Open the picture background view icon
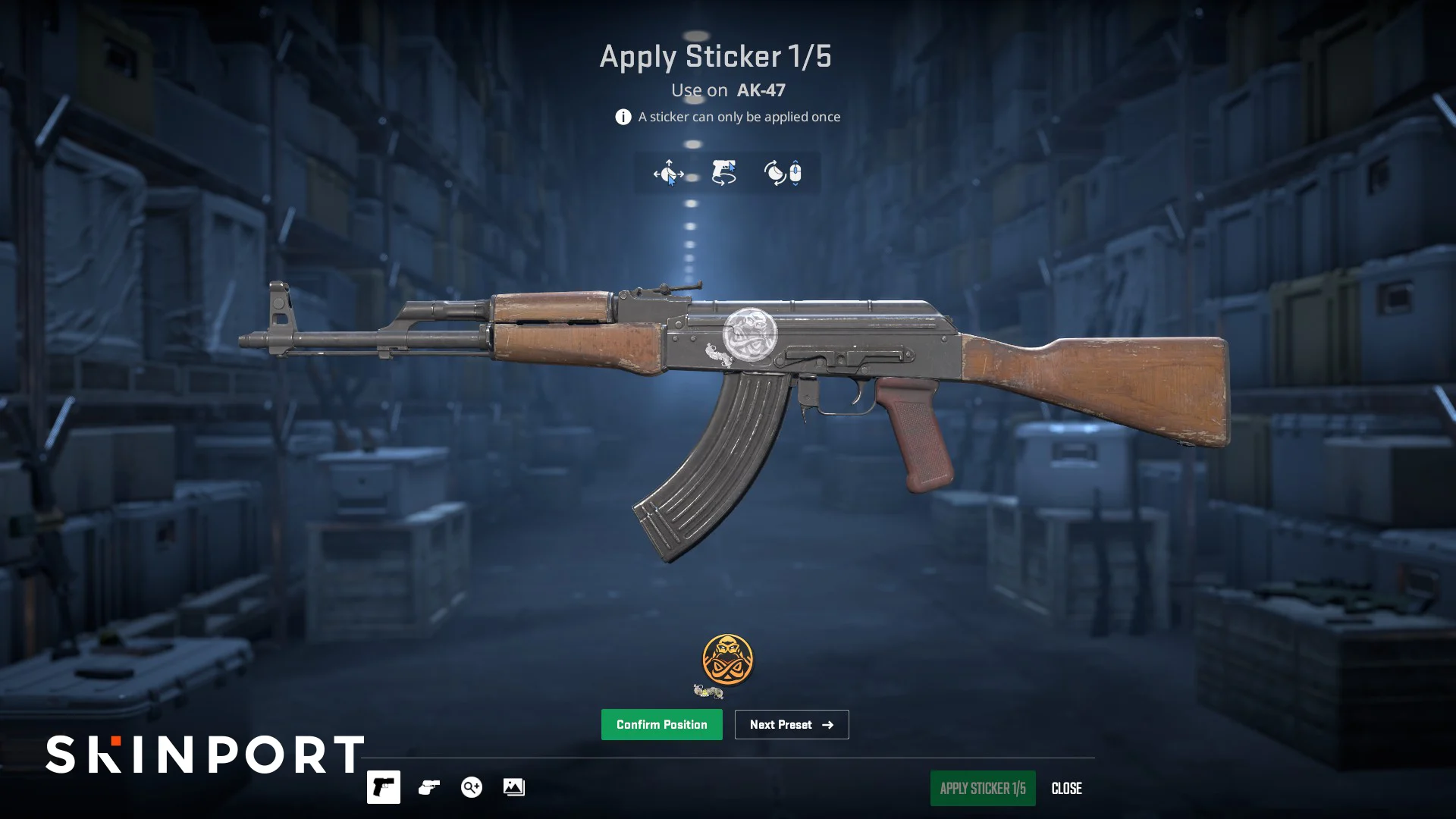1456x819 pixels. click(x=513, y=787)
